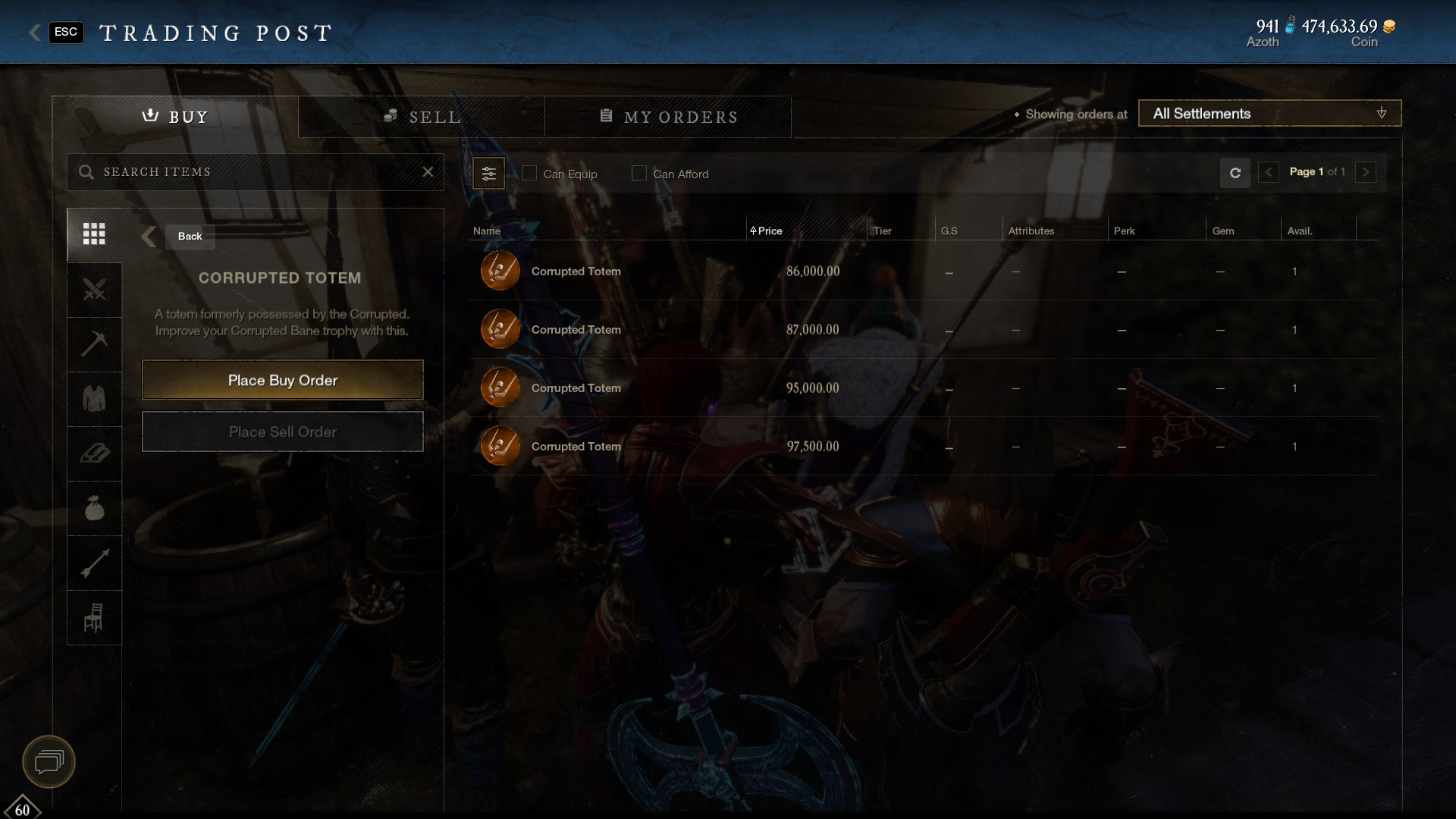Select the pouch Resources category

coord(93,508)
